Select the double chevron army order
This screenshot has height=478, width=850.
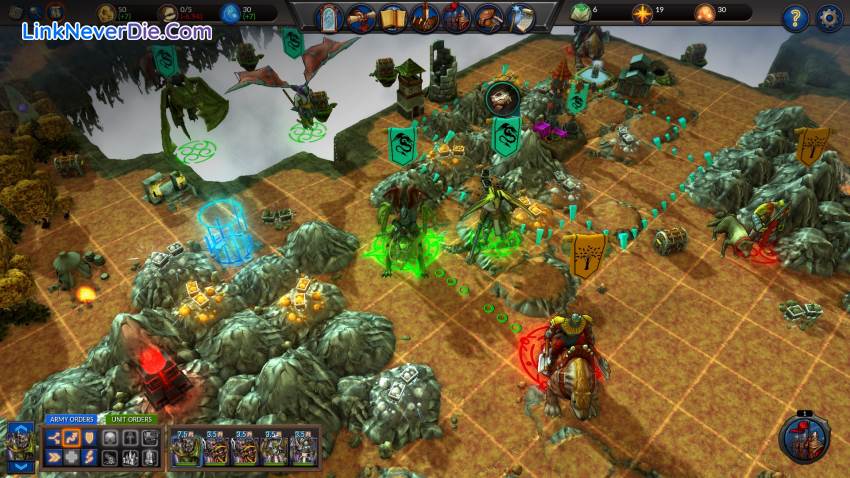[x=53, y=457]
